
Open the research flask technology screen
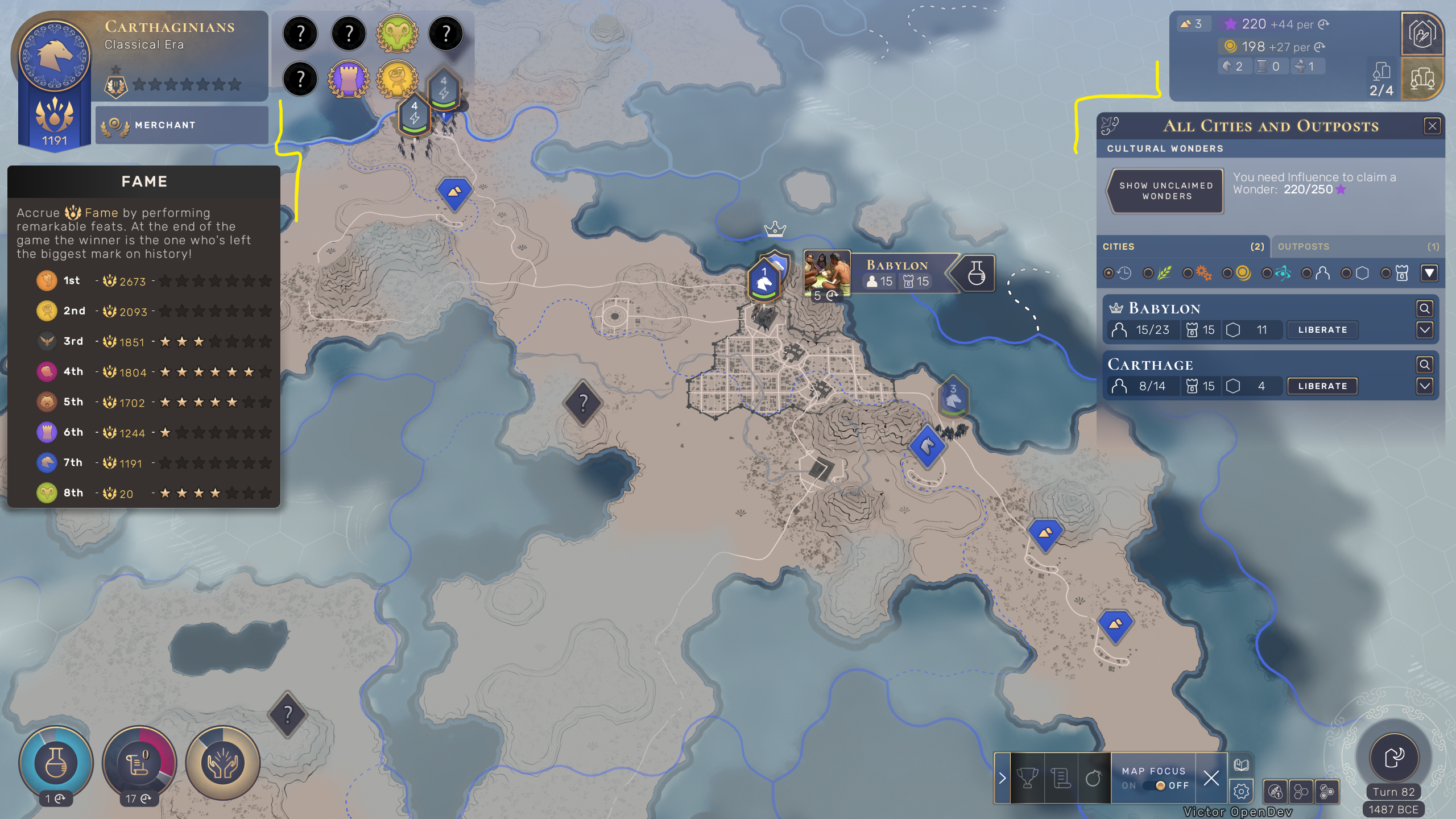pyautogui.click(x=56, y=763)
